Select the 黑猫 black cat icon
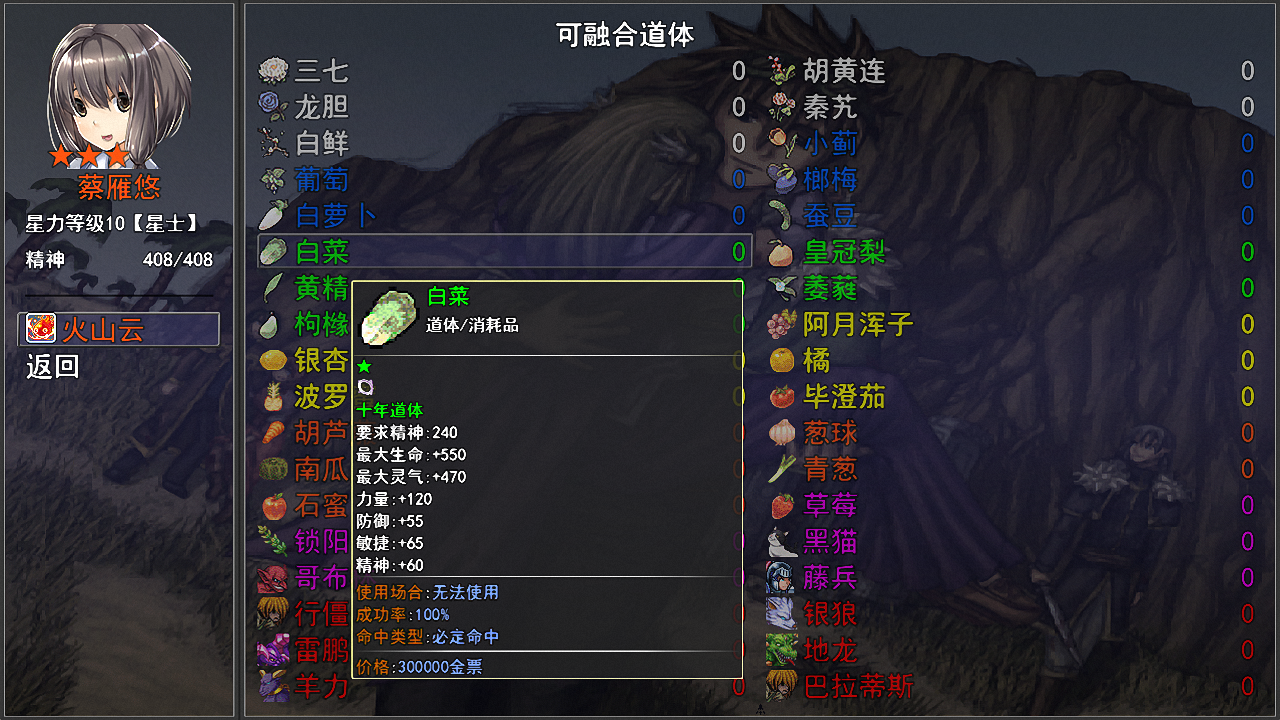The image size is (1280, 720). pos(781,540)
